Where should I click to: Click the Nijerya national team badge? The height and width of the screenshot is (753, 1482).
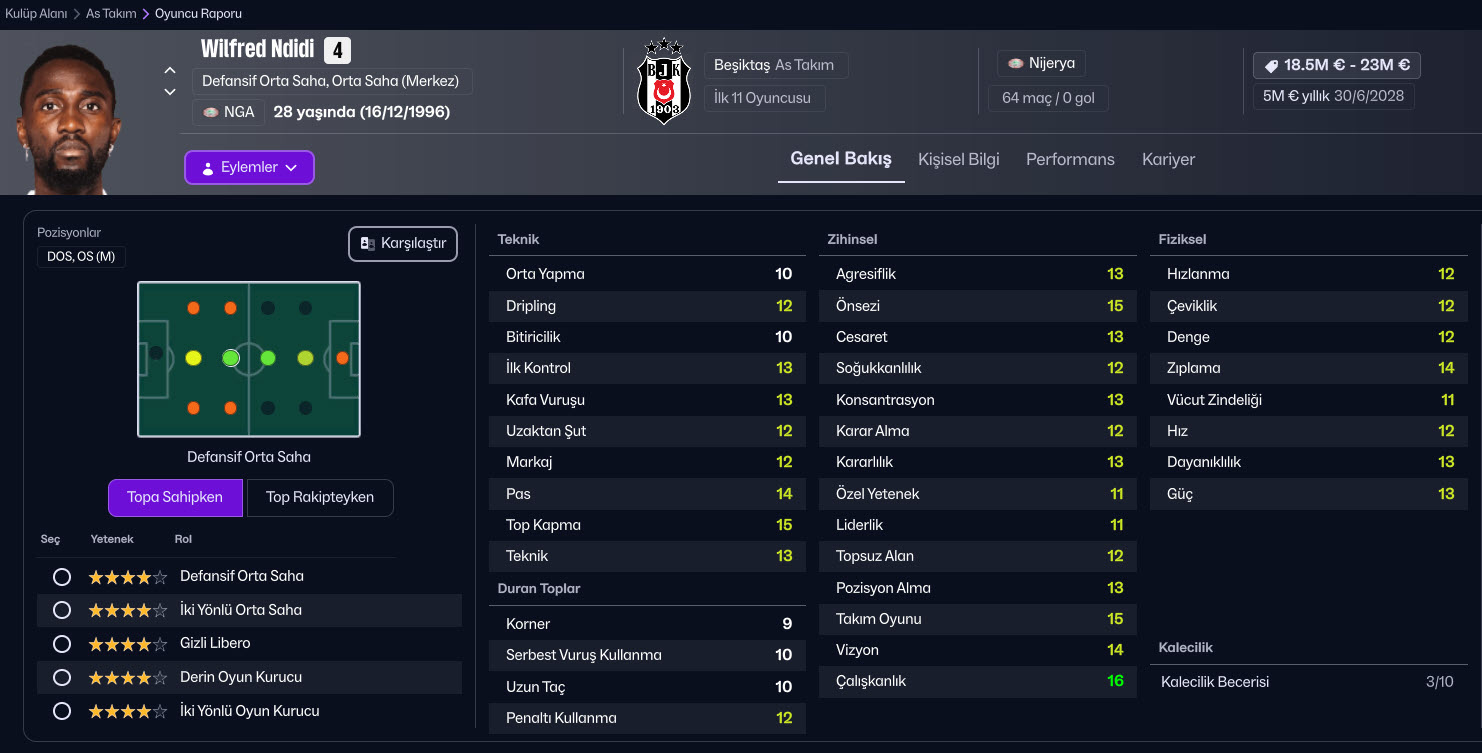(1041, 63)
